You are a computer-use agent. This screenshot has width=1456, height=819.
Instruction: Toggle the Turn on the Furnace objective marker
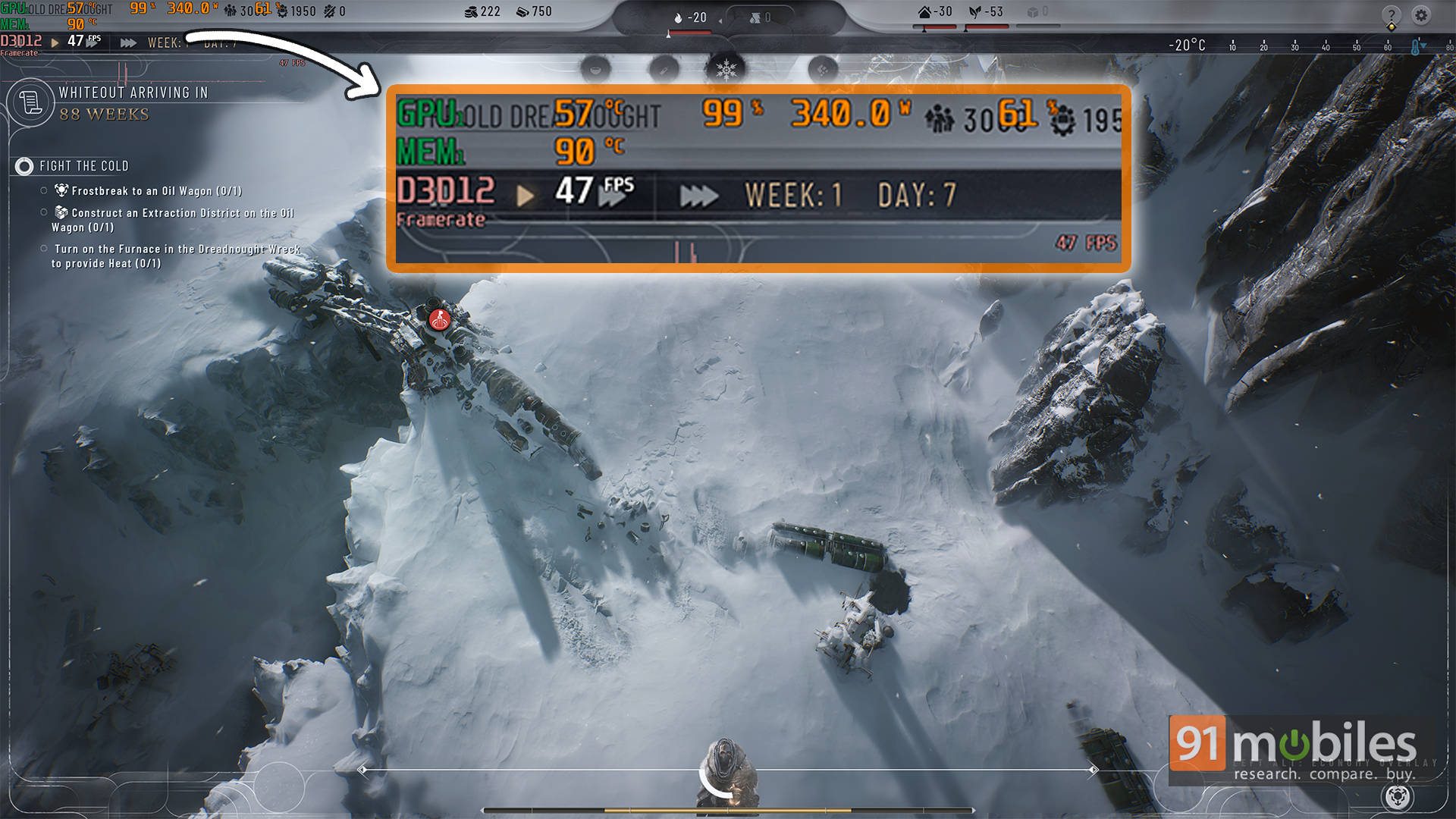(43, 249)
